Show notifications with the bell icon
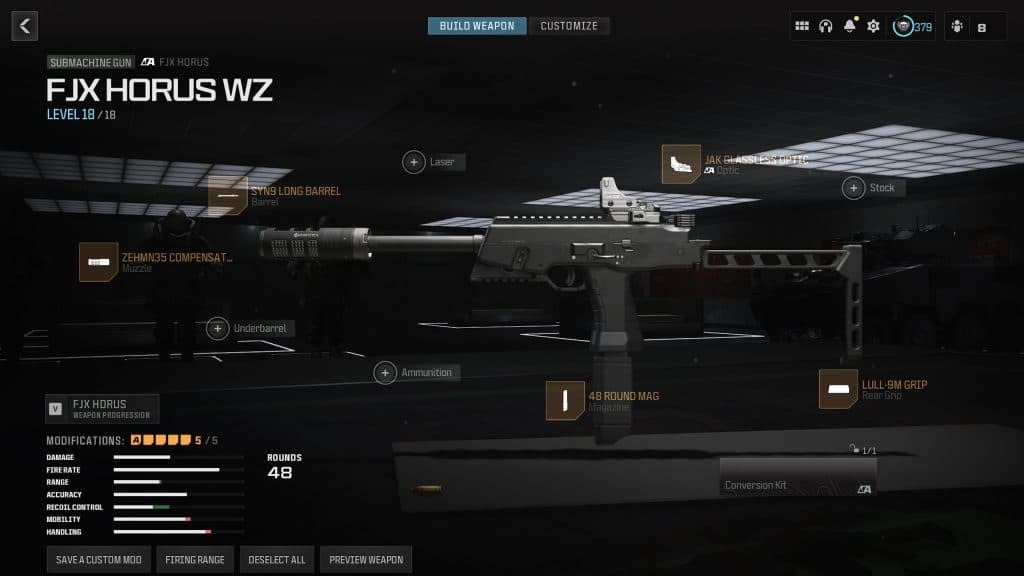The image size is (1024, 576). tap(850, 27)
